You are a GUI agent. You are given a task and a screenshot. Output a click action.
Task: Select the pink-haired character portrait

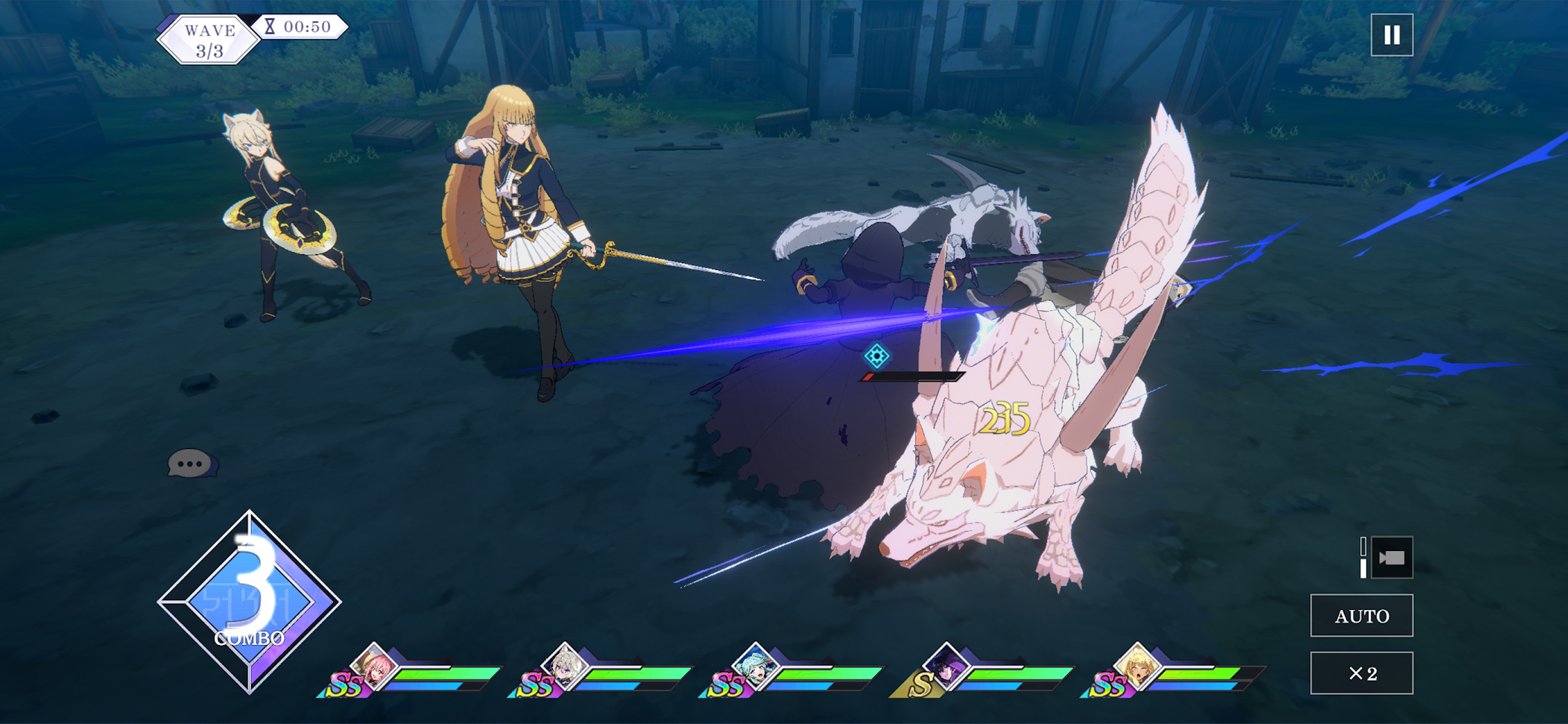[374, 666]
